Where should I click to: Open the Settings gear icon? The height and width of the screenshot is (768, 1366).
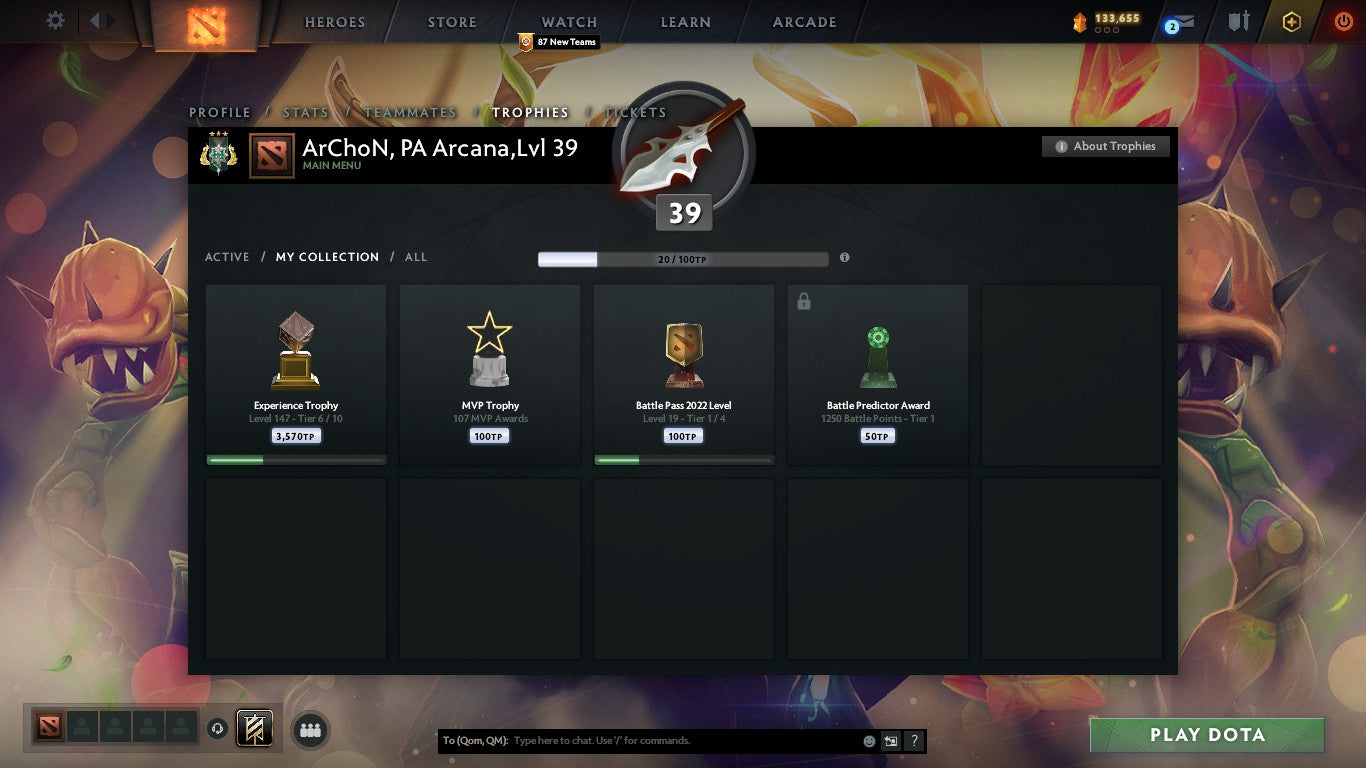pyautogui.click(x=55, y=19)
